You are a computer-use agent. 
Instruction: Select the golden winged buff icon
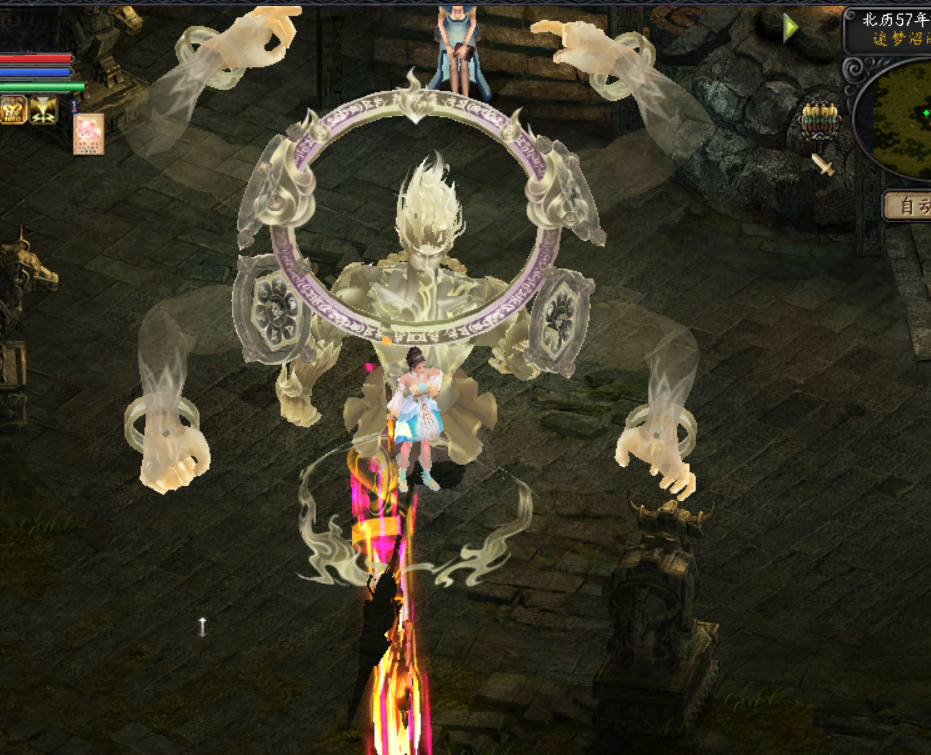tap(43, 110)
